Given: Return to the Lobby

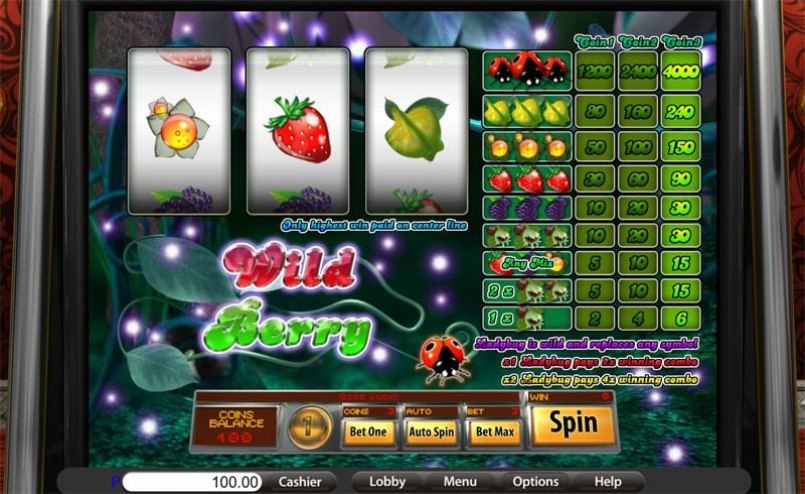Looking at the screenshot, I should pos(387,481).
